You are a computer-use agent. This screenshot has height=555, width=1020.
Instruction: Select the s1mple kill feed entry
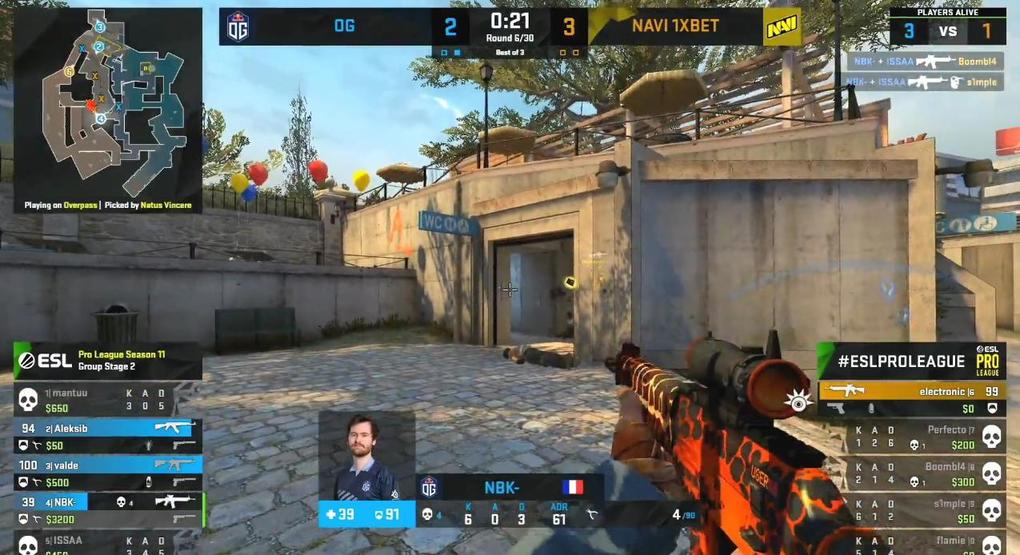point(924,82)
